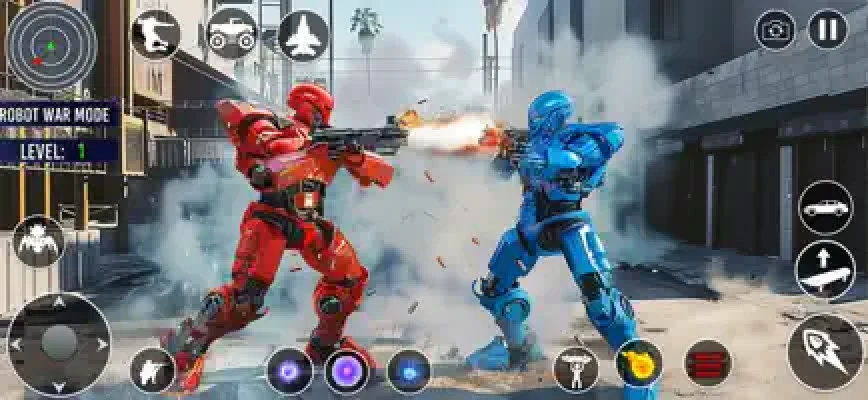Use the yellow fire punch ability
Viewport: 868px width, 400px height.
pos(639,364)
